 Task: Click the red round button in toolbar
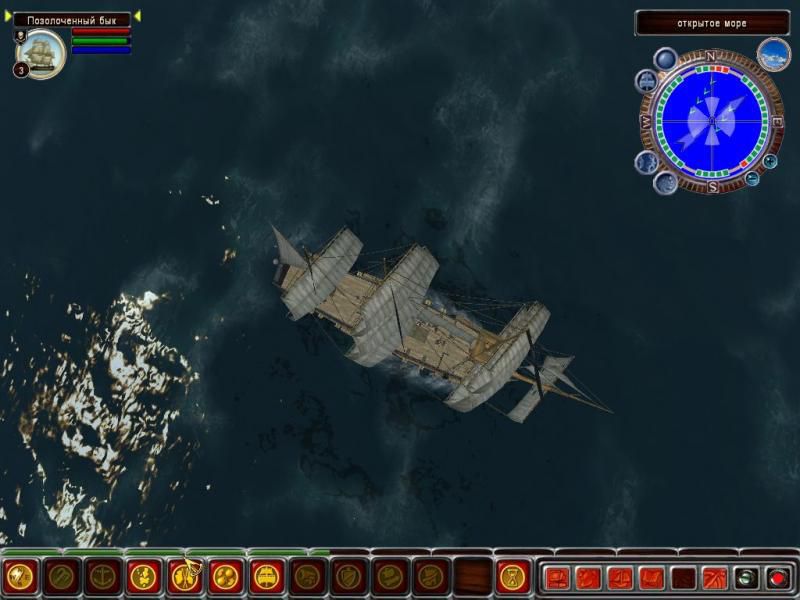point(777,577)
